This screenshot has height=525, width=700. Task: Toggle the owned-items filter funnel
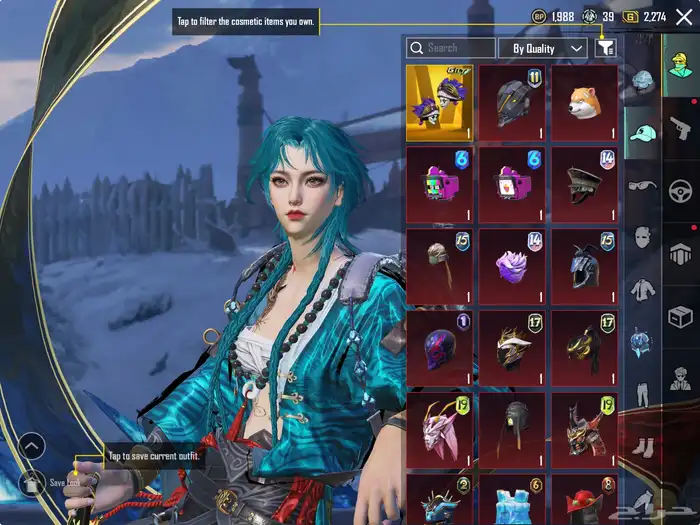605,48
